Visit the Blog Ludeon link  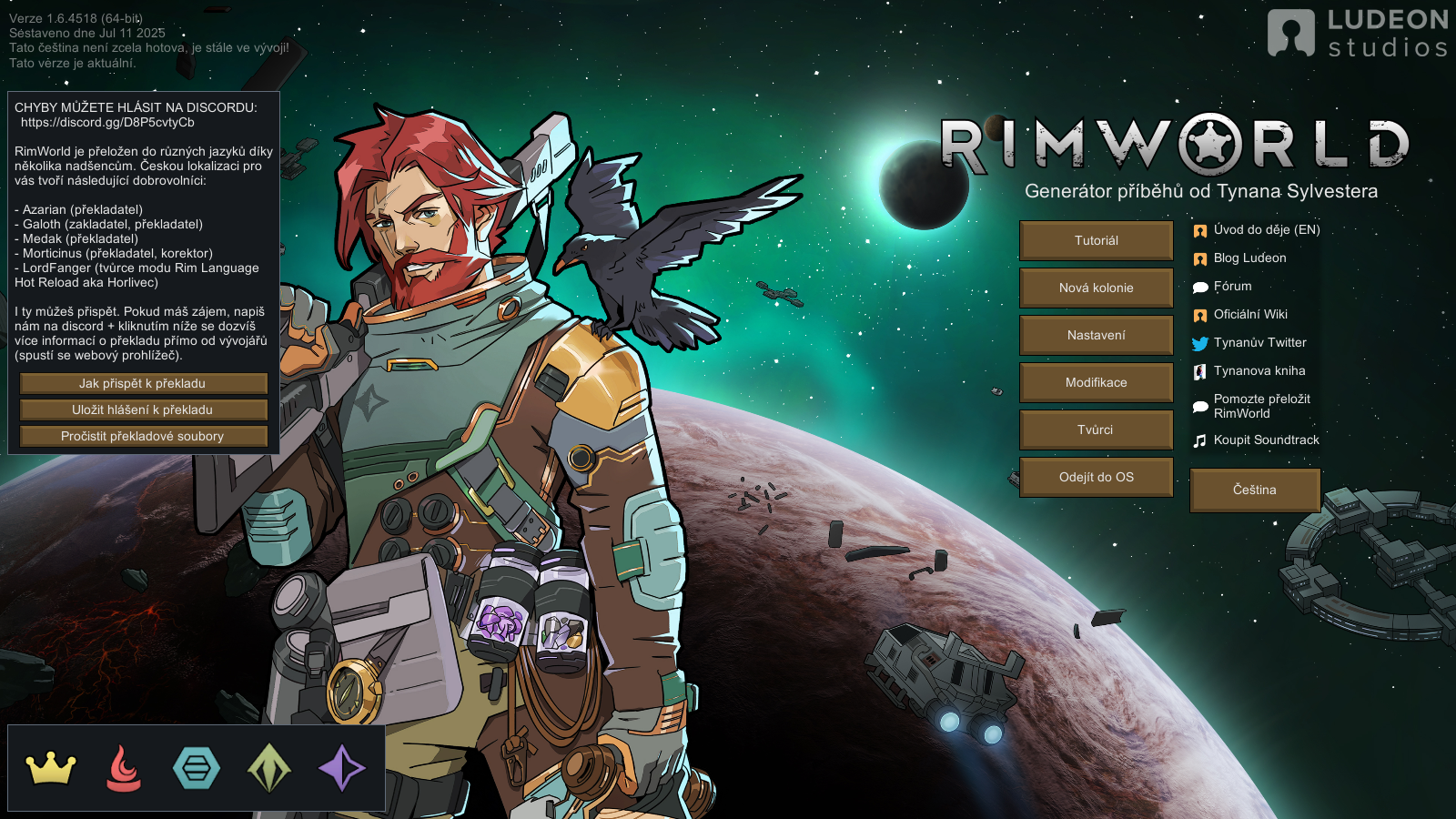1249,258
